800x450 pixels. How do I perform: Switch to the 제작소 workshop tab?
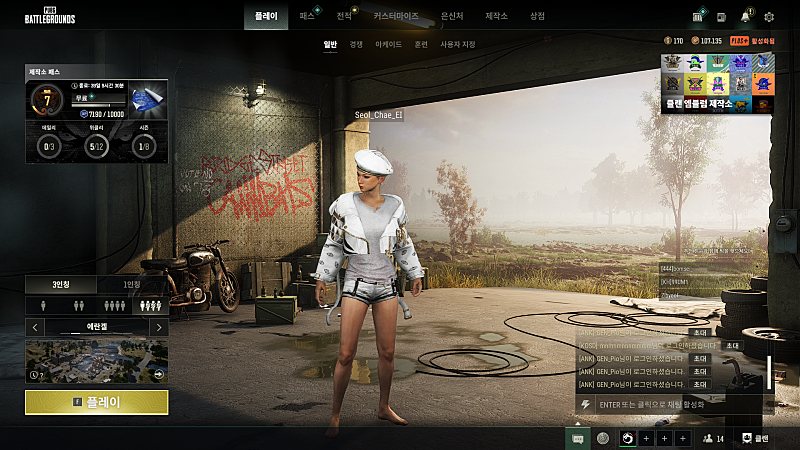point(496,17)
